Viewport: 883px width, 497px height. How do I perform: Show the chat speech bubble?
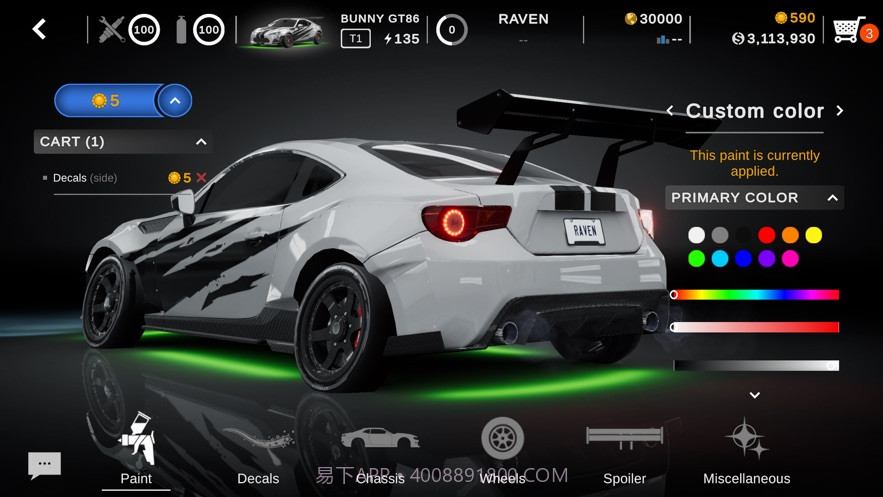[x=44, y=464]
